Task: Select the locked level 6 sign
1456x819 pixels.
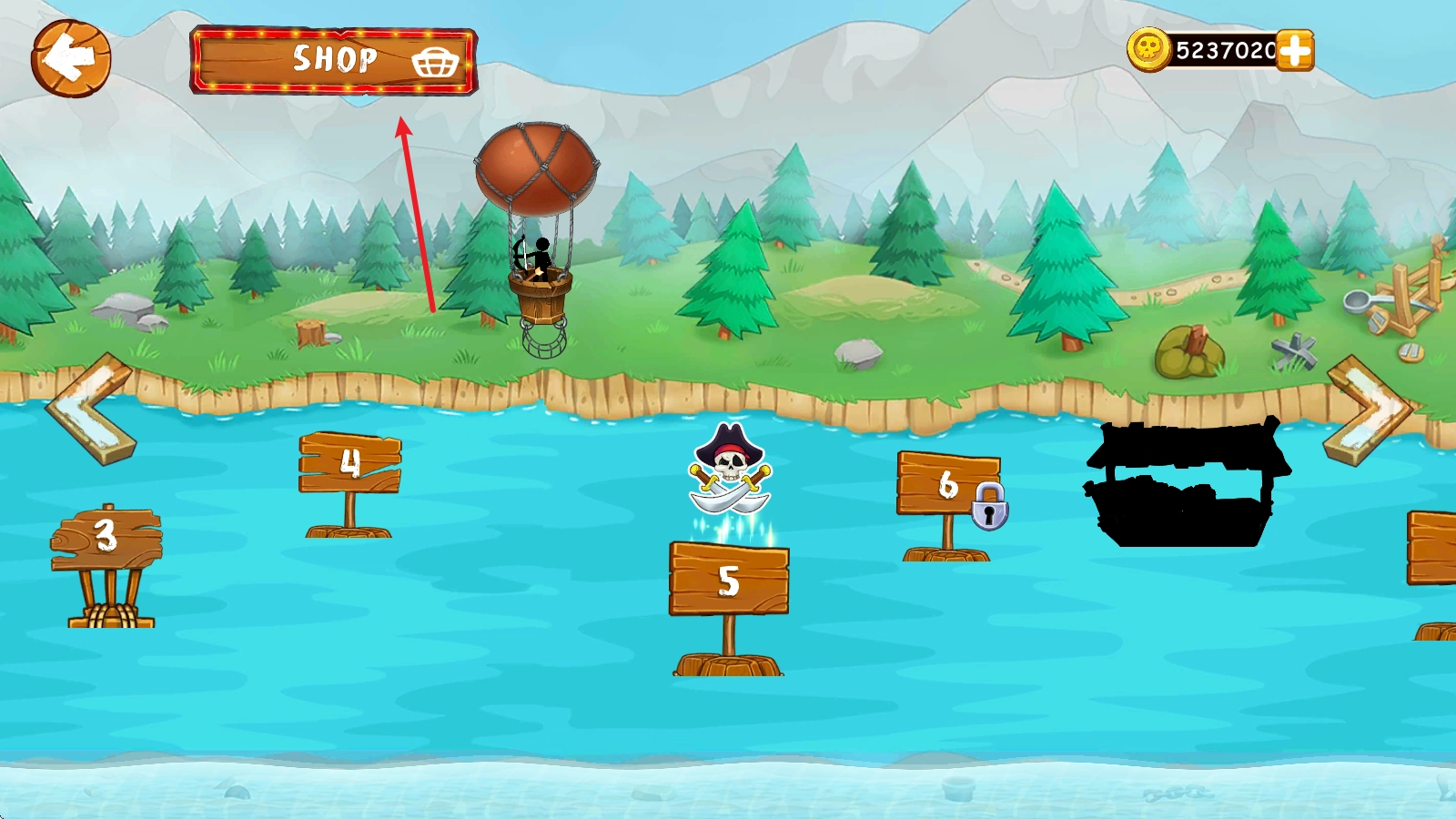Action: (947, 484)
